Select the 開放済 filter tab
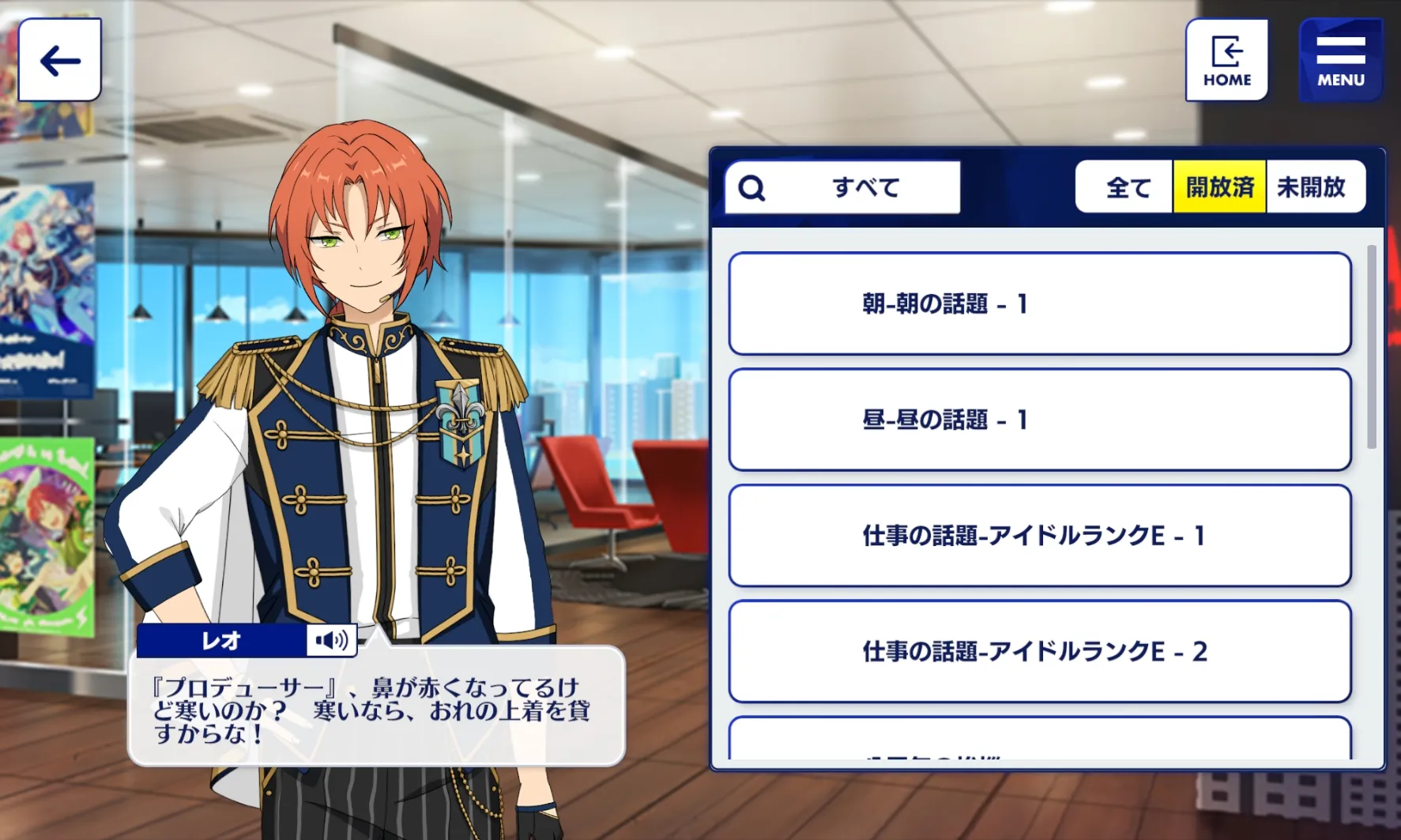 pyautogui.click(x=1219, y=187)
